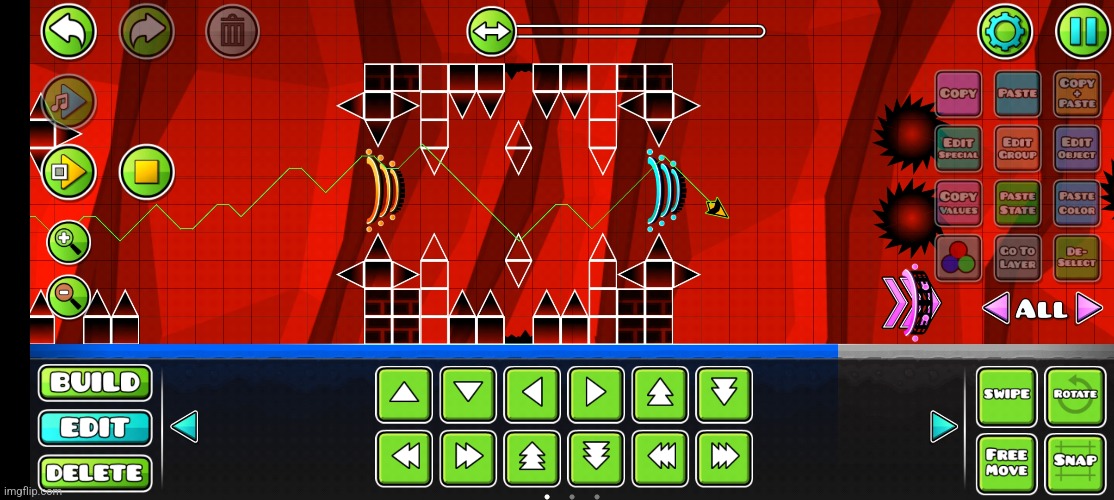Choose Copy + Paste

(x=1077, y=94)
